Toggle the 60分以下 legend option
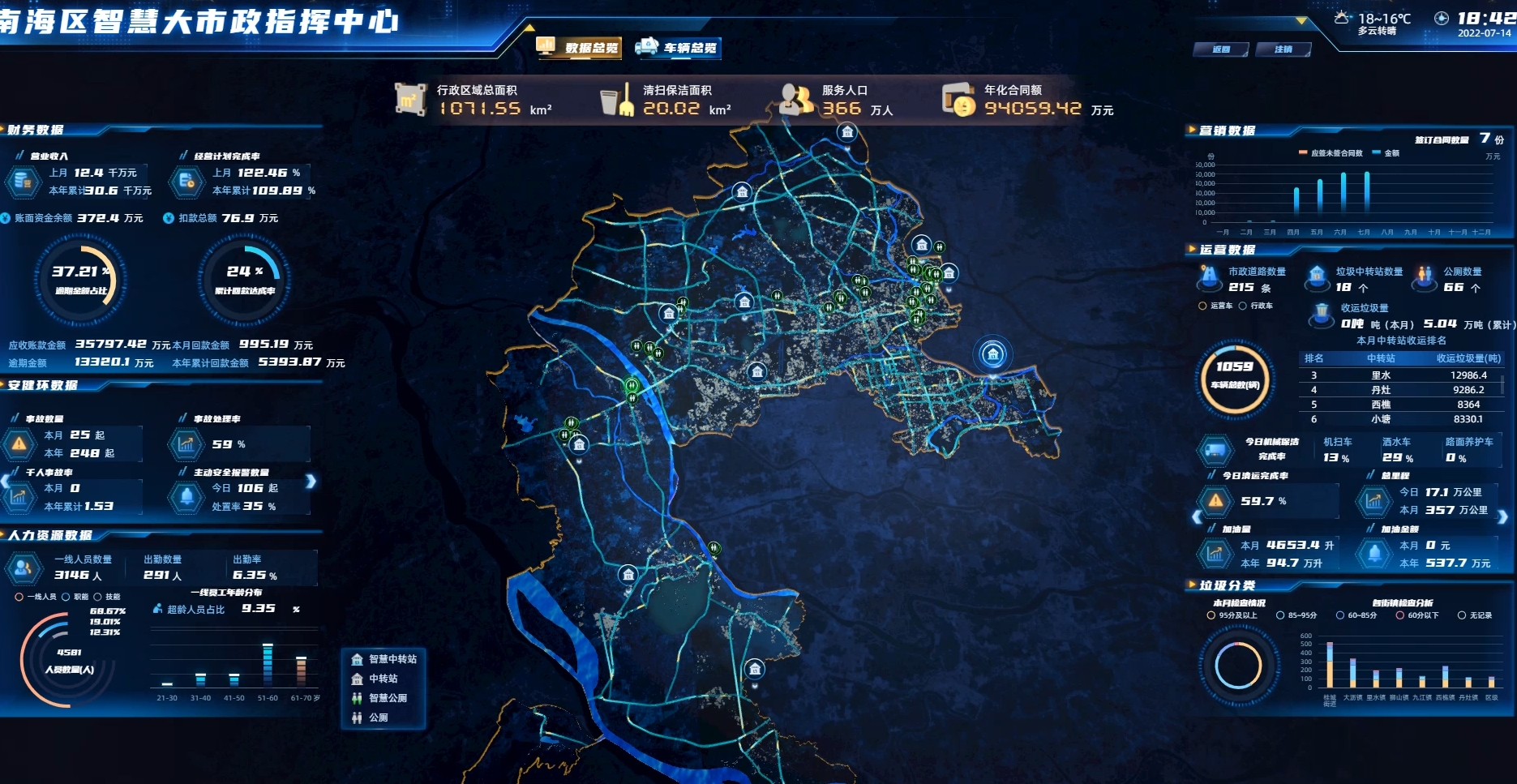1517x784 pixels. click(1416, 615)
